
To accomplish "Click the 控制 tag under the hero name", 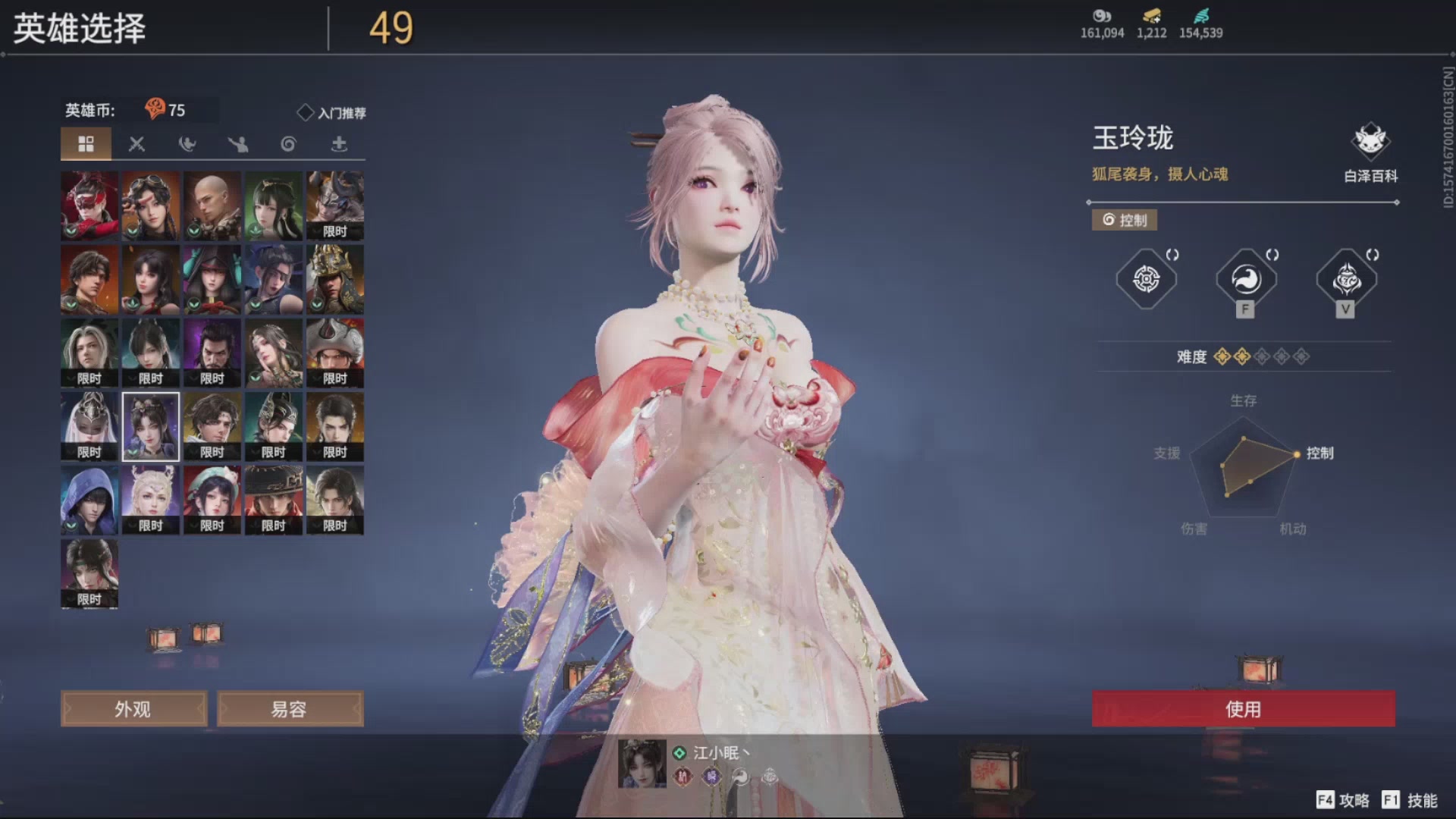I will click(1124, 220).
